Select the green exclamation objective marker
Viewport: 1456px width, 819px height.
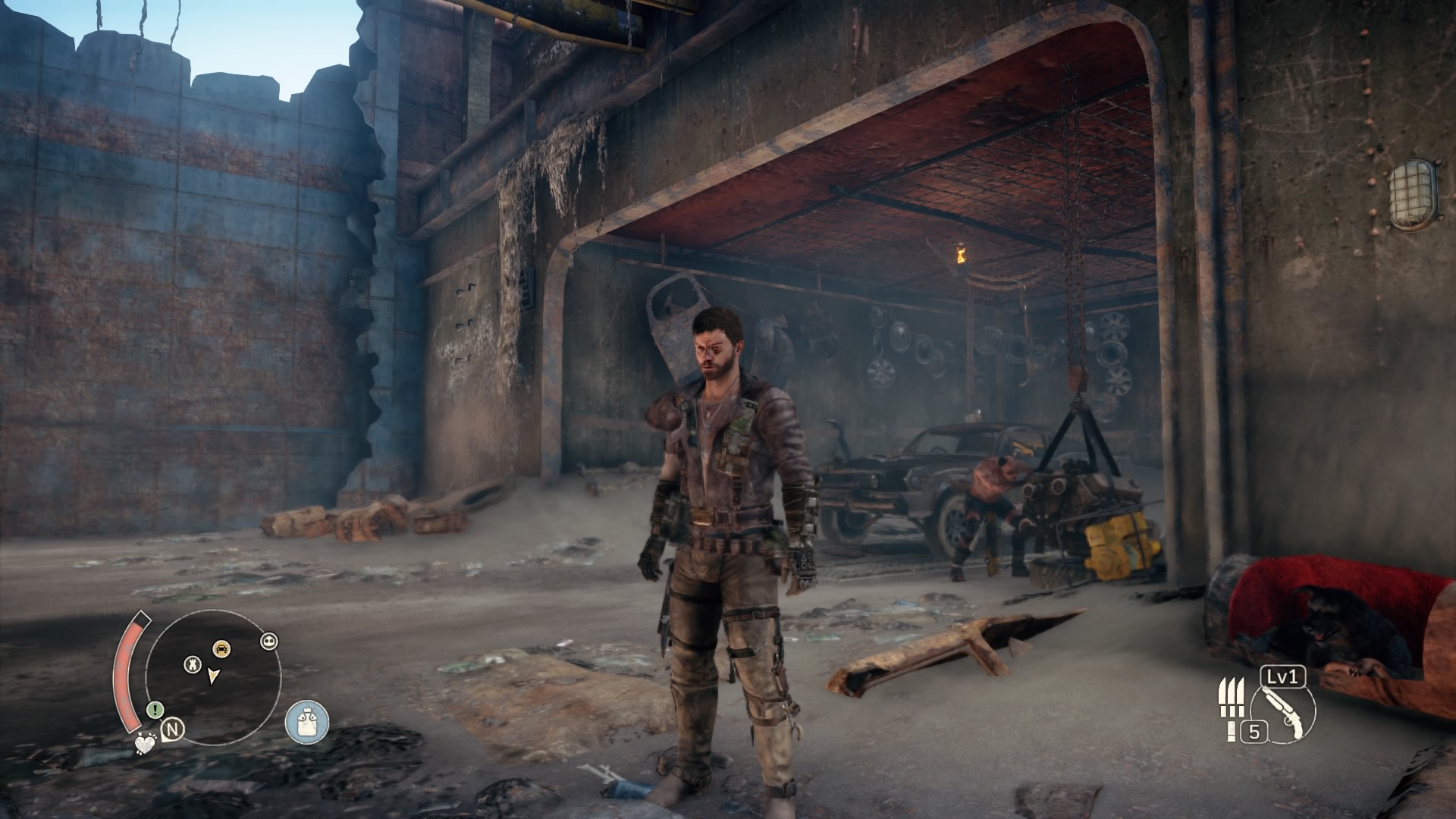pos(155,710)
